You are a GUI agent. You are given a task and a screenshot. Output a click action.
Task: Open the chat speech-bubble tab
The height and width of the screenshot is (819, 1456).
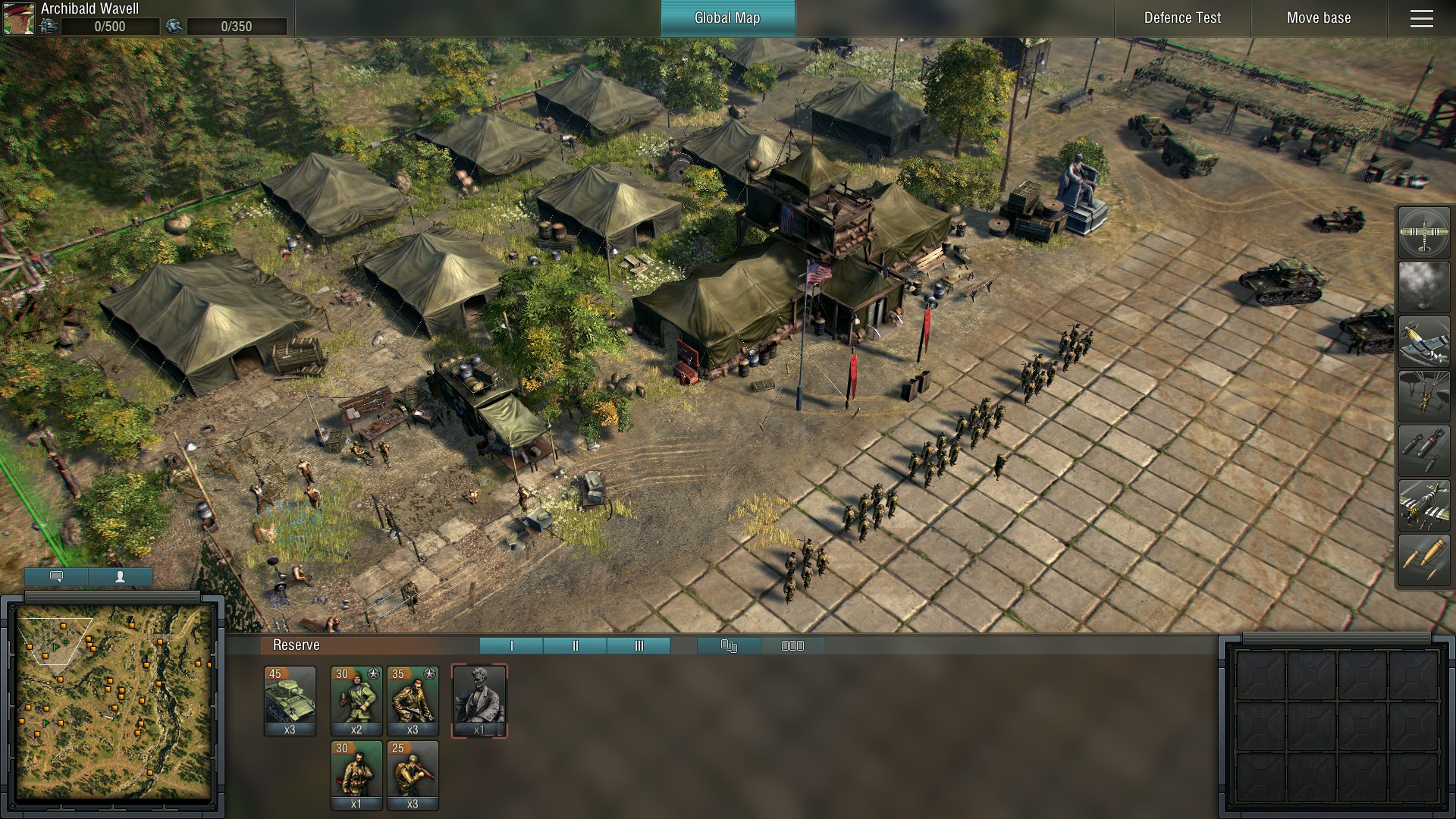(56, 576)
